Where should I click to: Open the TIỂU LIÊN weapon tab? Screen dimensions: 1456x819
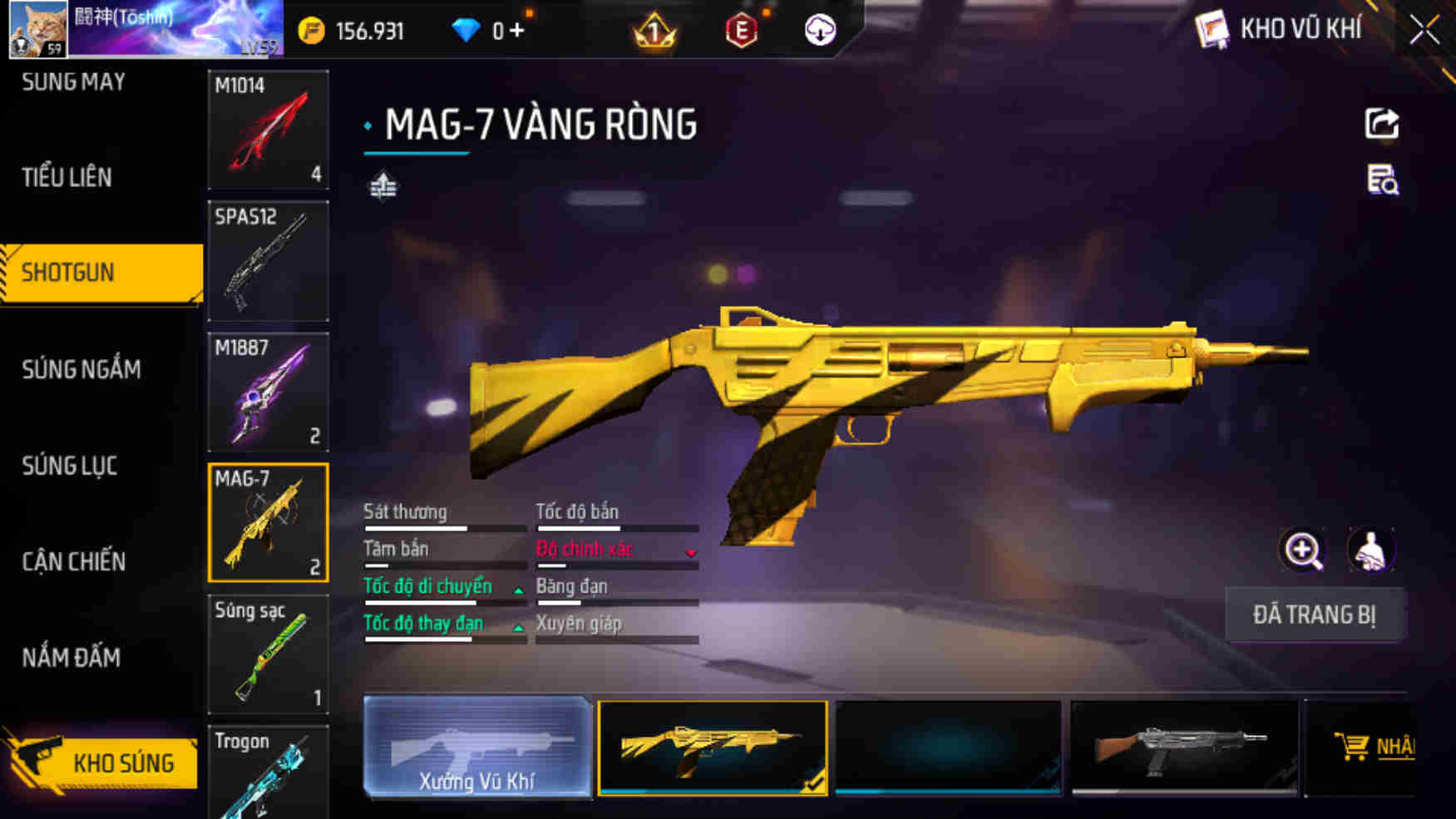[x=67, y=177]
